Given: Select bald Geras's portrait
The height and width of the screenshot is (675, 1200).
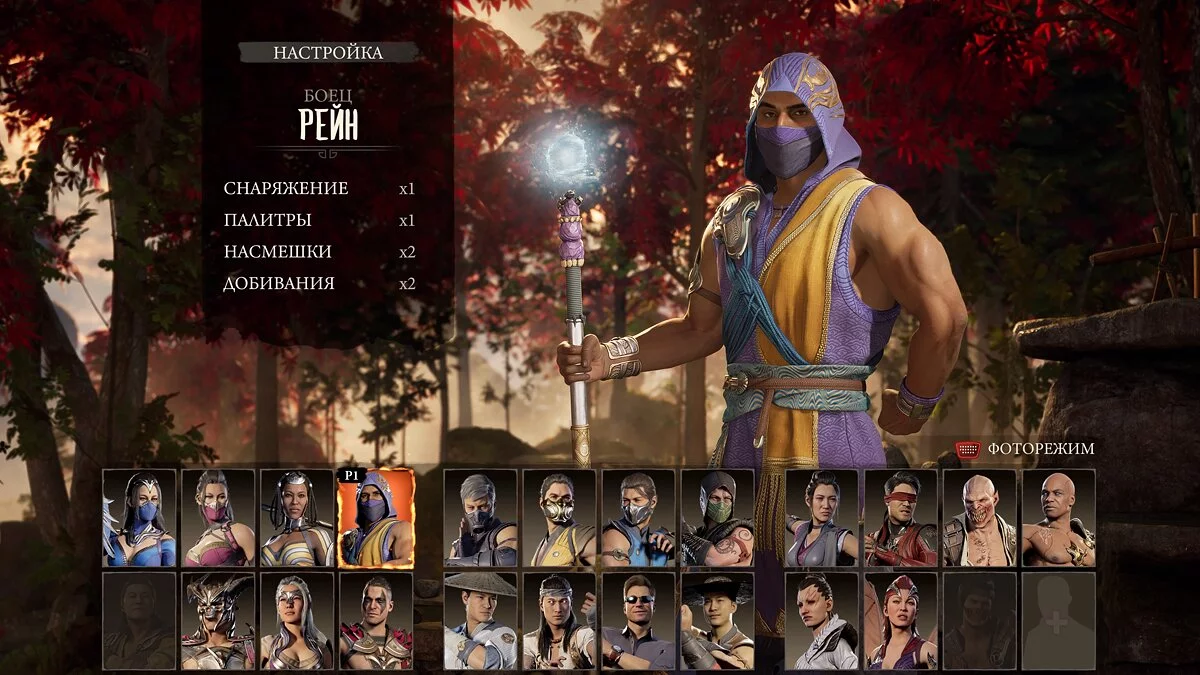Looking at the screenshot, I should click(x=1059, y=518).
